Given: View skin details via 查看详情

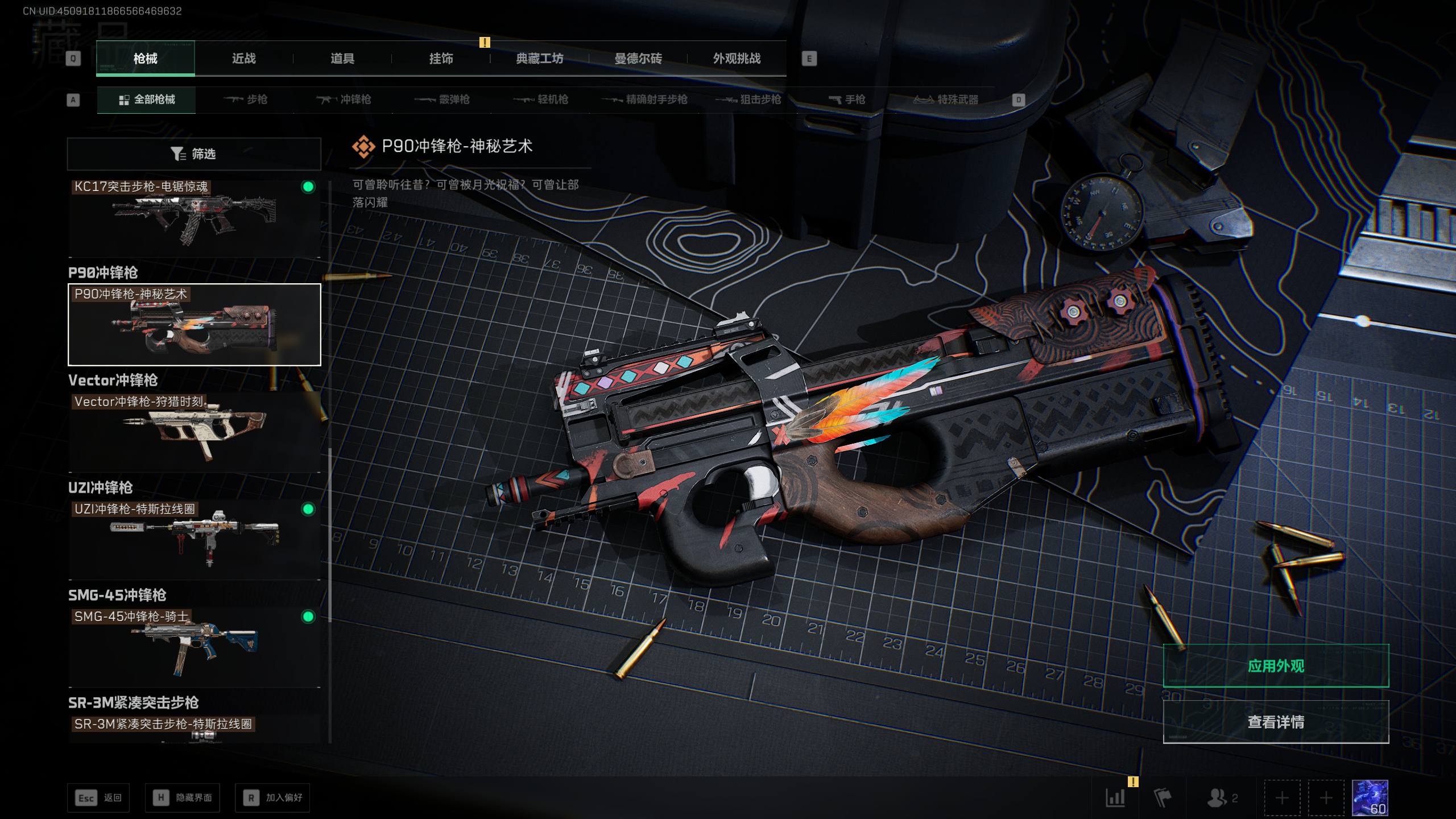Looking at the screenshot, I should pos(1276,722).
